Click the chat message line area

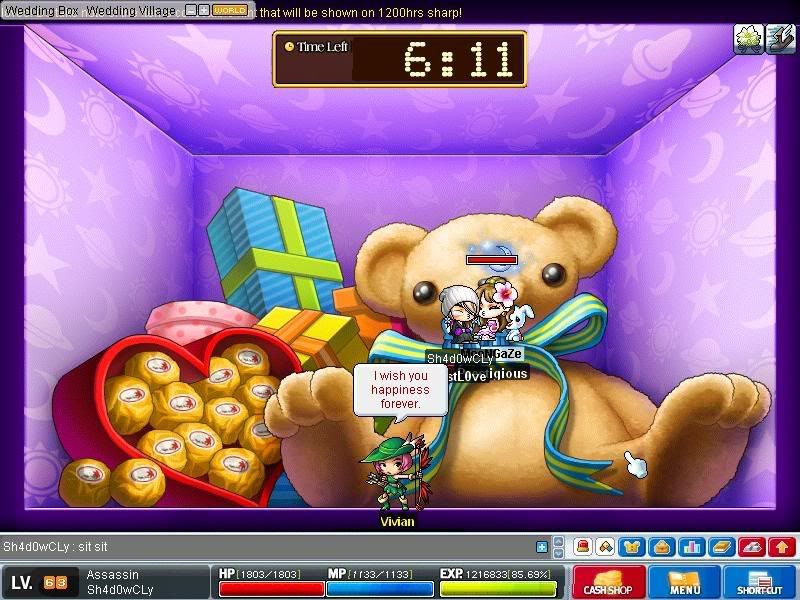(260, 547)
